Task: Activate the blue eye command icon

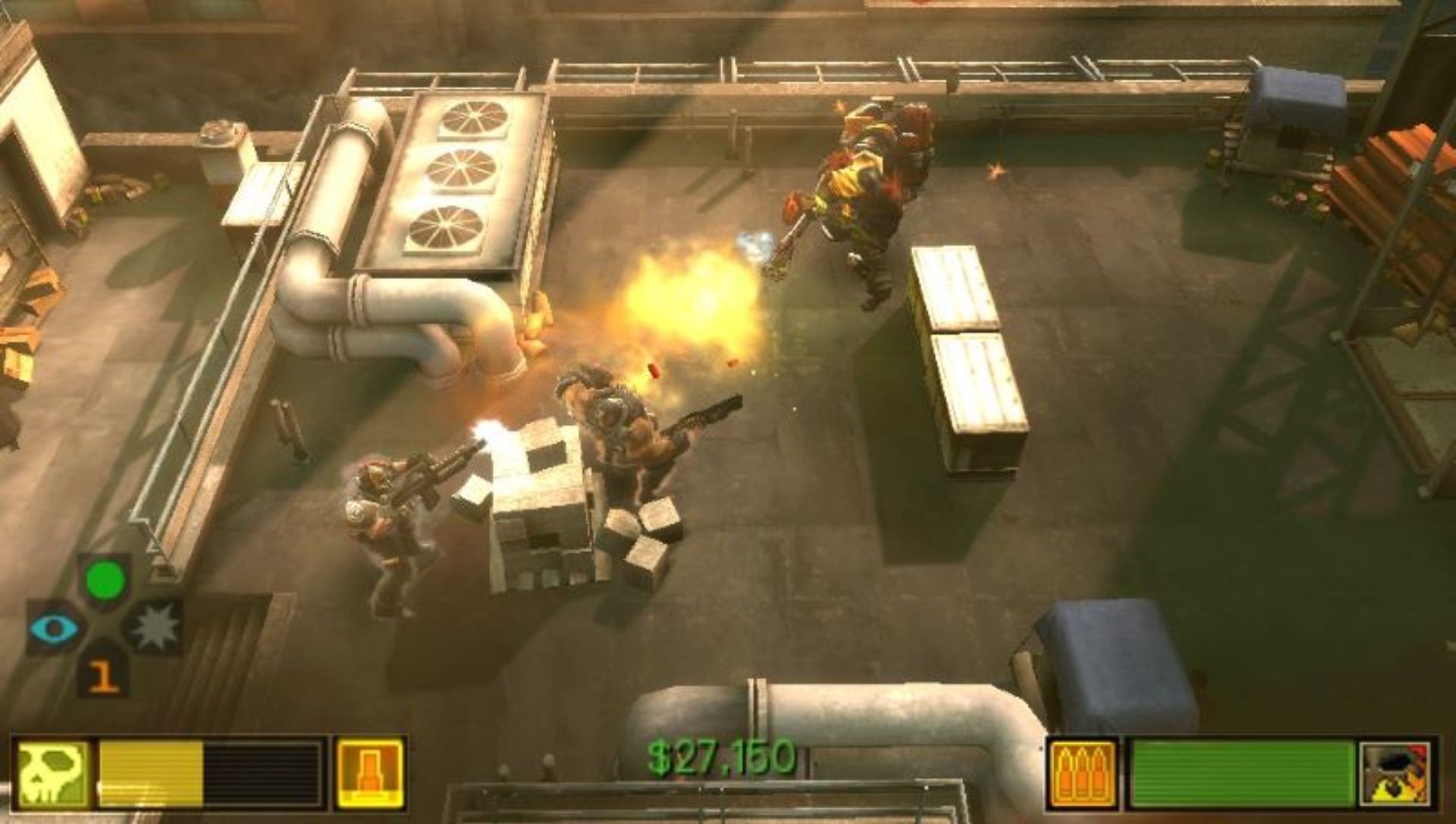Action: click(54, 628)
